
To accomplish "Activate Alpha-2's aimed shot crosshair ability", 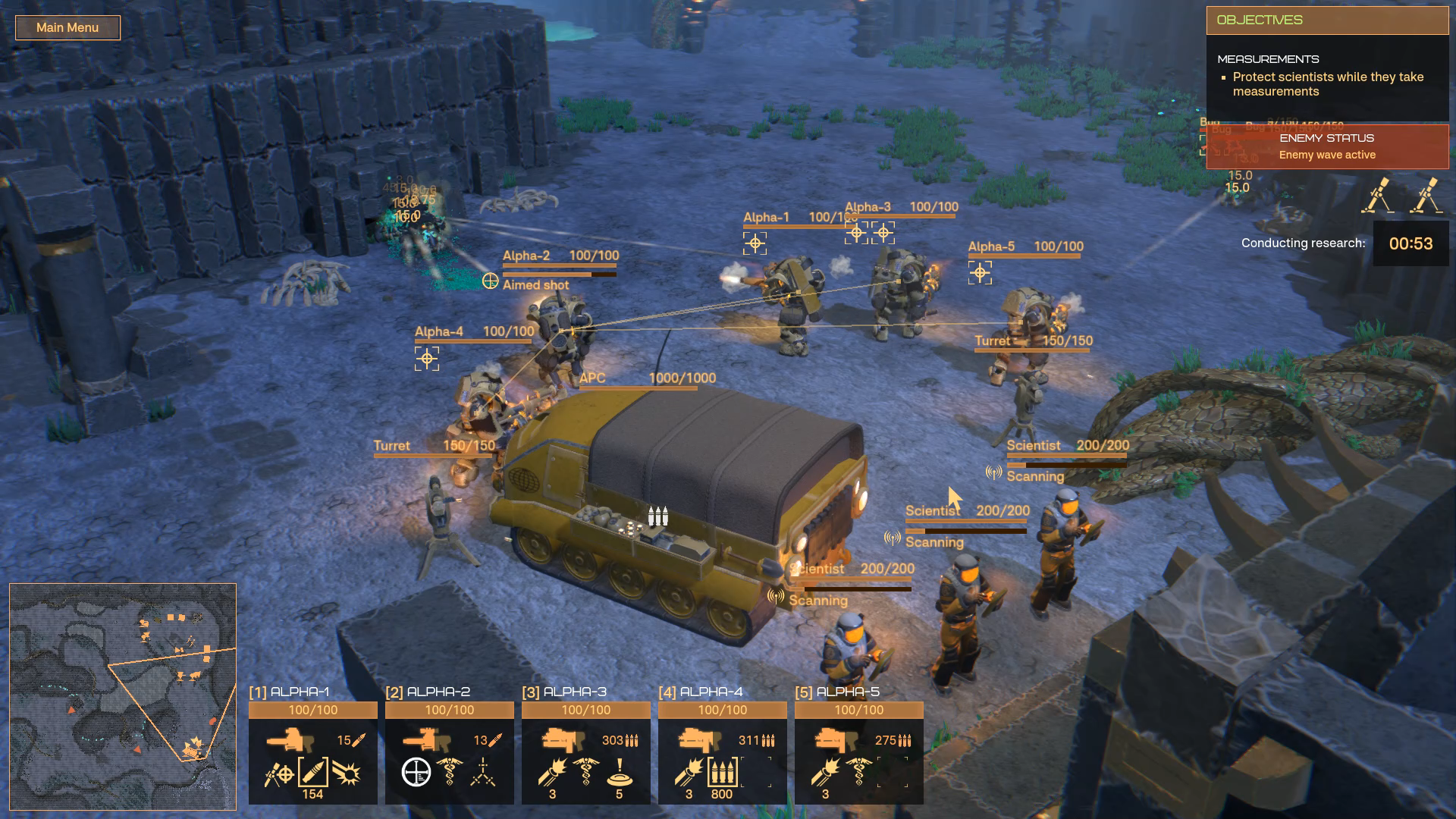I will point(416,773).
